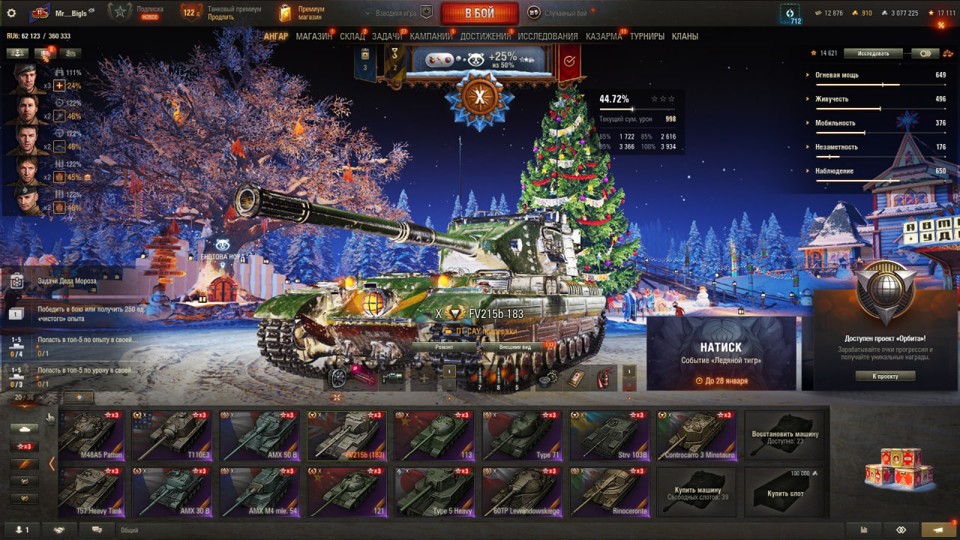Click the Купить слот tile
Image resolution: width=960 pixels, height=540 pixels.
[x=784, y=491]
